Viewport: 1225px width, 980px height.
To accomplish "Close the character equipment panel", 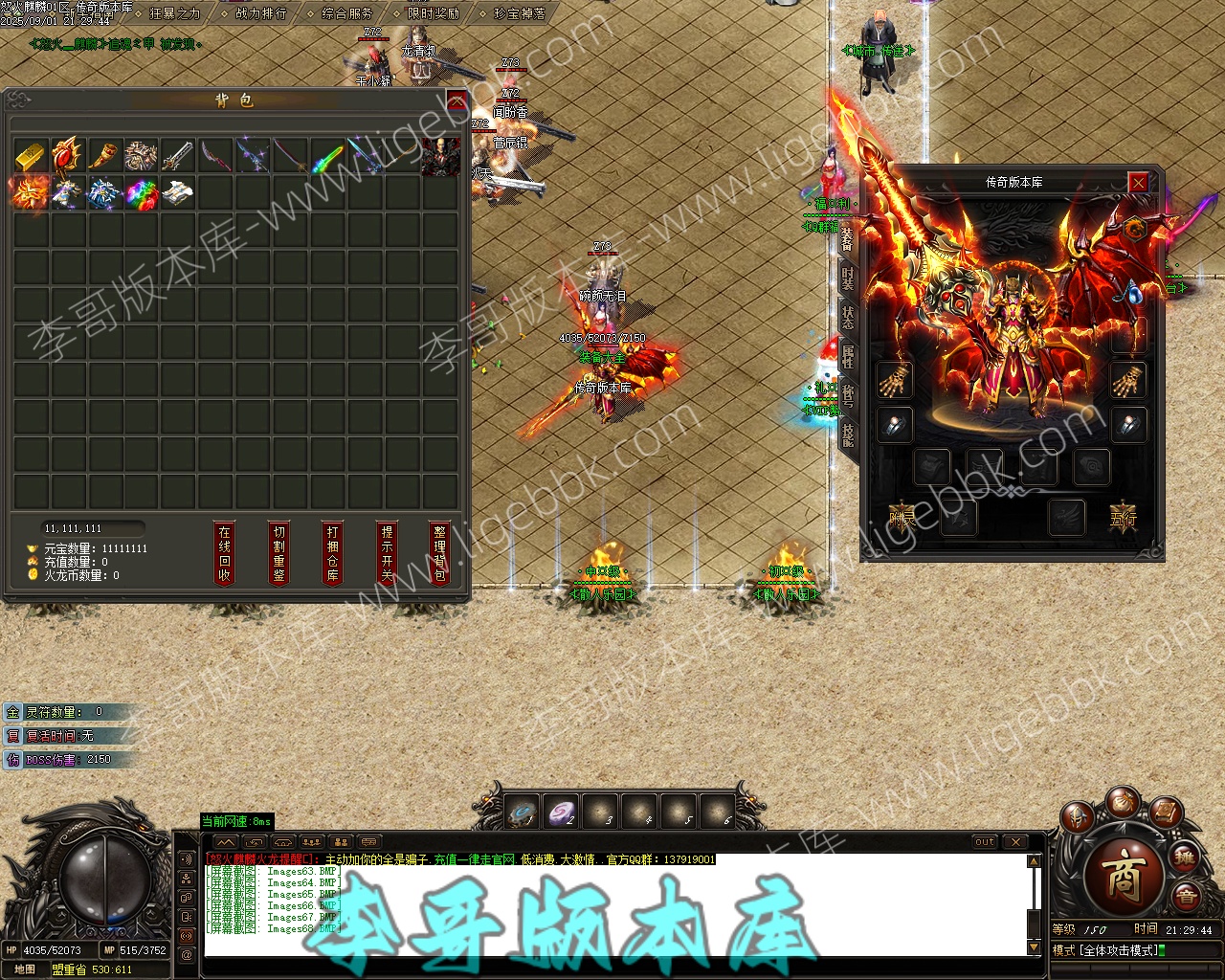I will pyautogui.click(x=1137, y=182).
